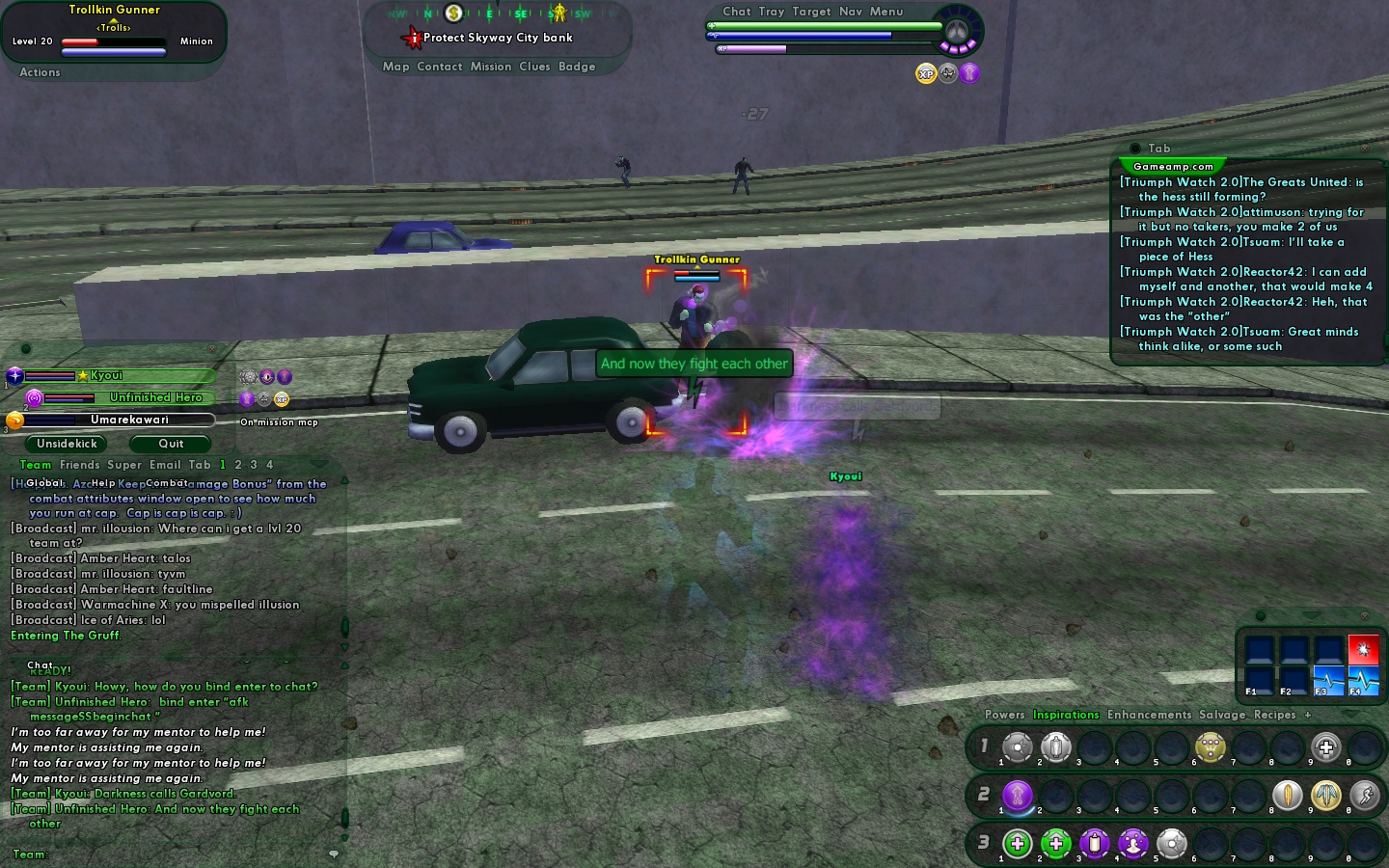Switch to the Inspirations tab
The height and width of the screenshot is (868, 1389).
(x=1066, y=715)
